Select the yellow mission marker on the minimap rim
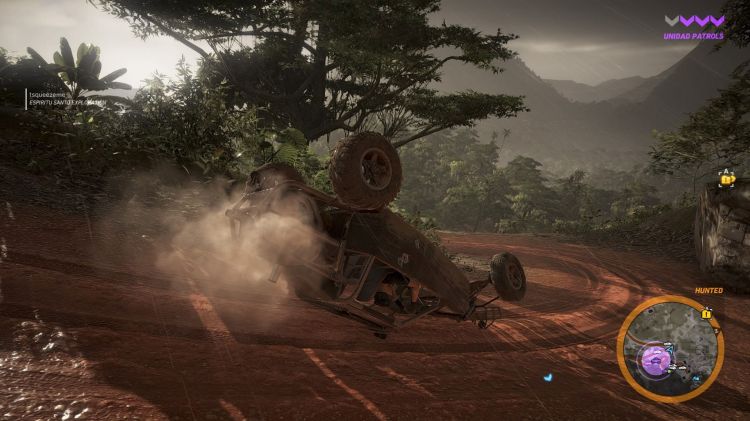The image size is (750, 421). coord(707,314)
